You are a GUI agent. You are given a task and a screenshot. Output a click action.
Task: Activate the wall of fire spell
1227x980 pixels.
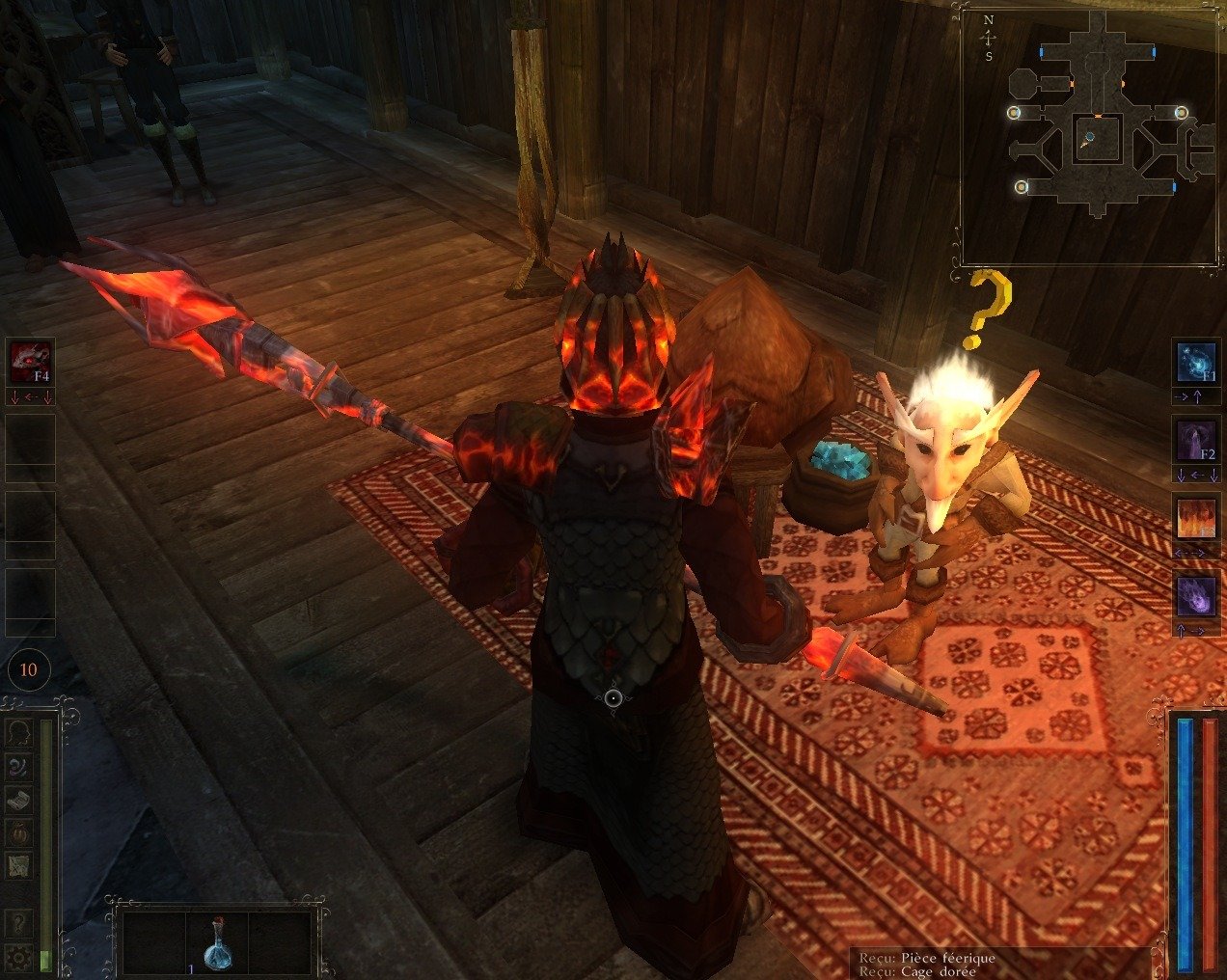[x=1196, y=517]
